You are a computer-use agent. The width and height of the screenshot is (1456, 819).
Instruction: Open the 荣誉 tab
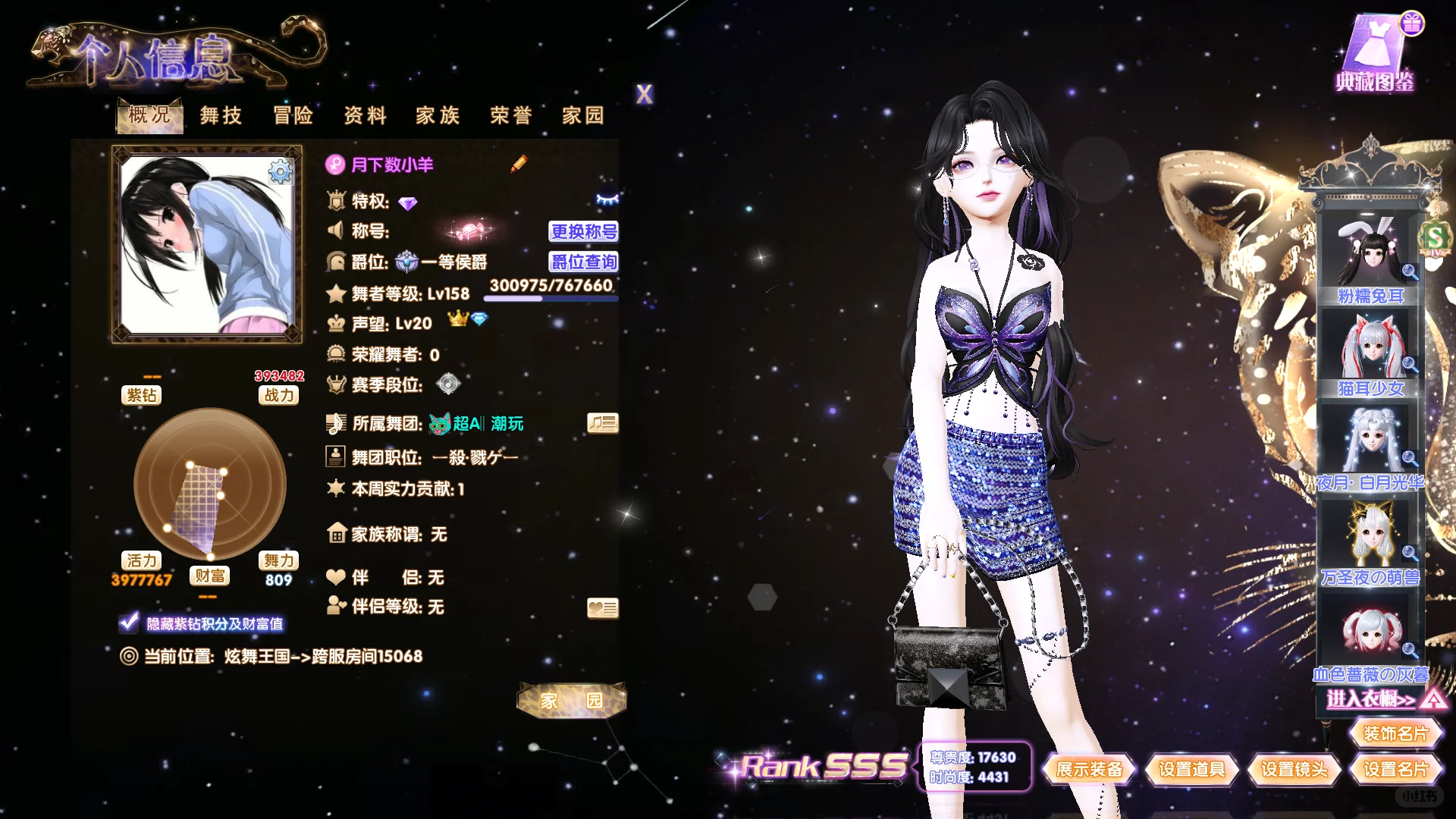click(x=511, y=115)
